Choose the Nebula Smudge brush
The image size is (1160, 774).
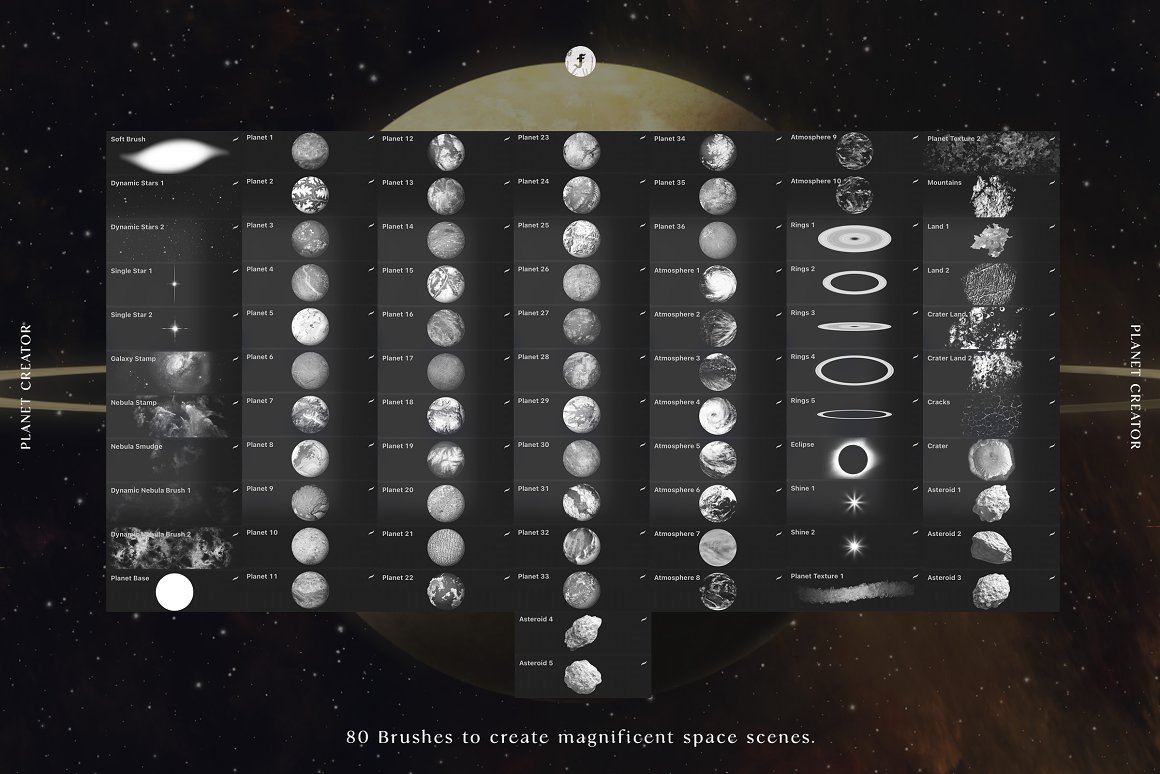pyautogui.click(x=173, y=460)
